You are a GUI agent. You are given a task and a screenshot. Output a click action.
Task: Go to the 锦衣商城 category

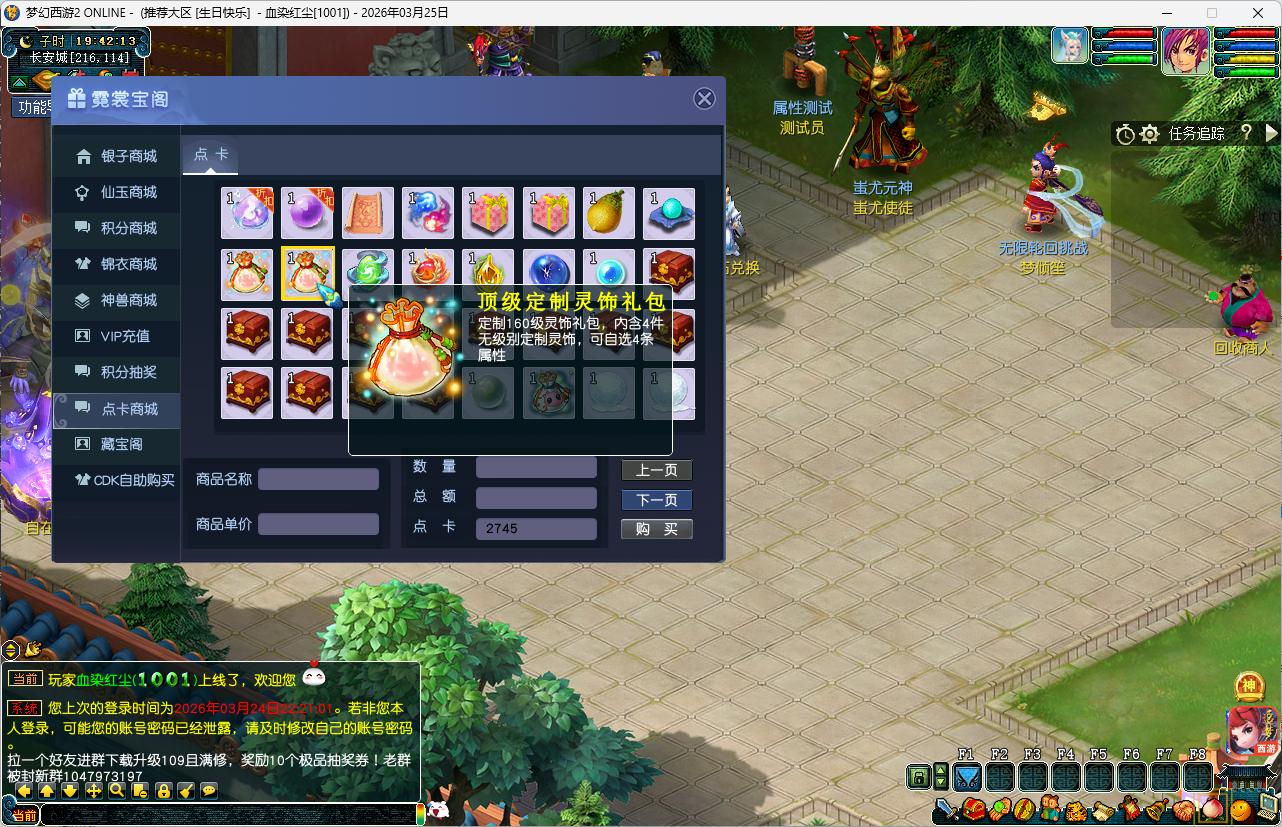(128, 264)
